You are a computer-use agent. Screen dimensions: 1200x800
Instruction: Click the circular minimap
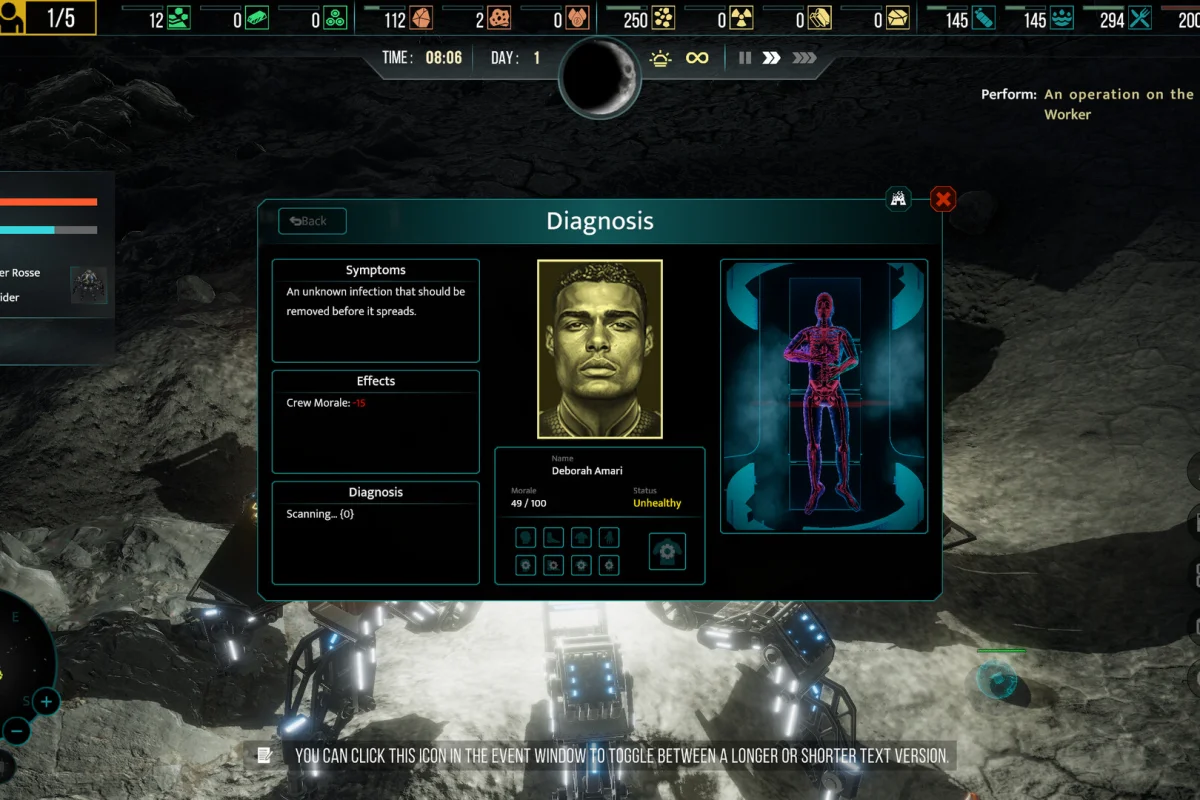tap(20, 650)
